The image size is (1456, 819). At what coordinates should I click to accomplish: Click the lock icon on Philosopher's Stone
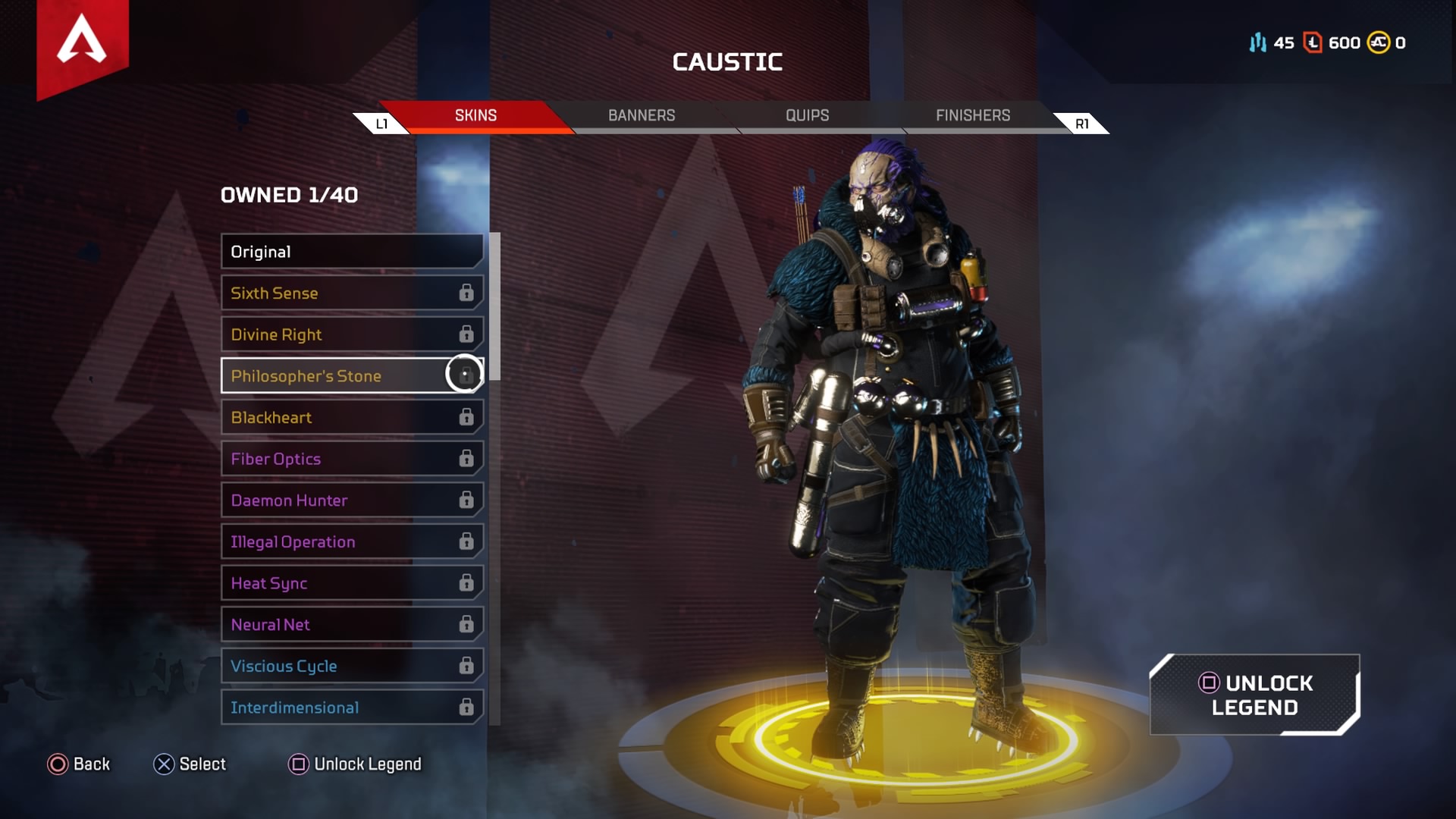[465, 375]
